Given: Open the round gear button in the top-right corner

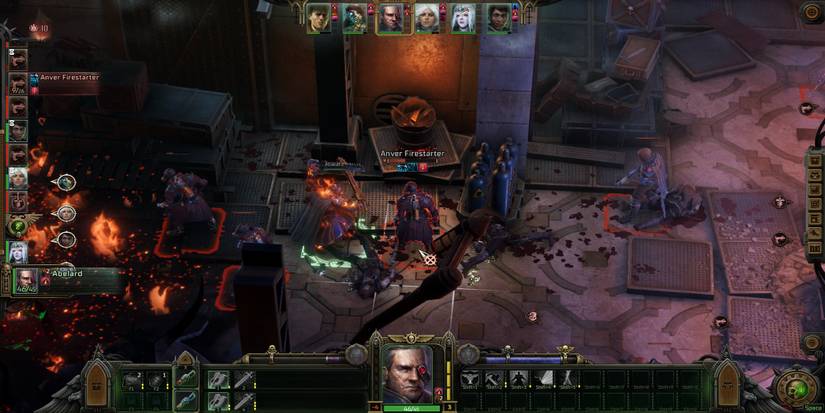Looking at the screenshot, I should [811, 13].
